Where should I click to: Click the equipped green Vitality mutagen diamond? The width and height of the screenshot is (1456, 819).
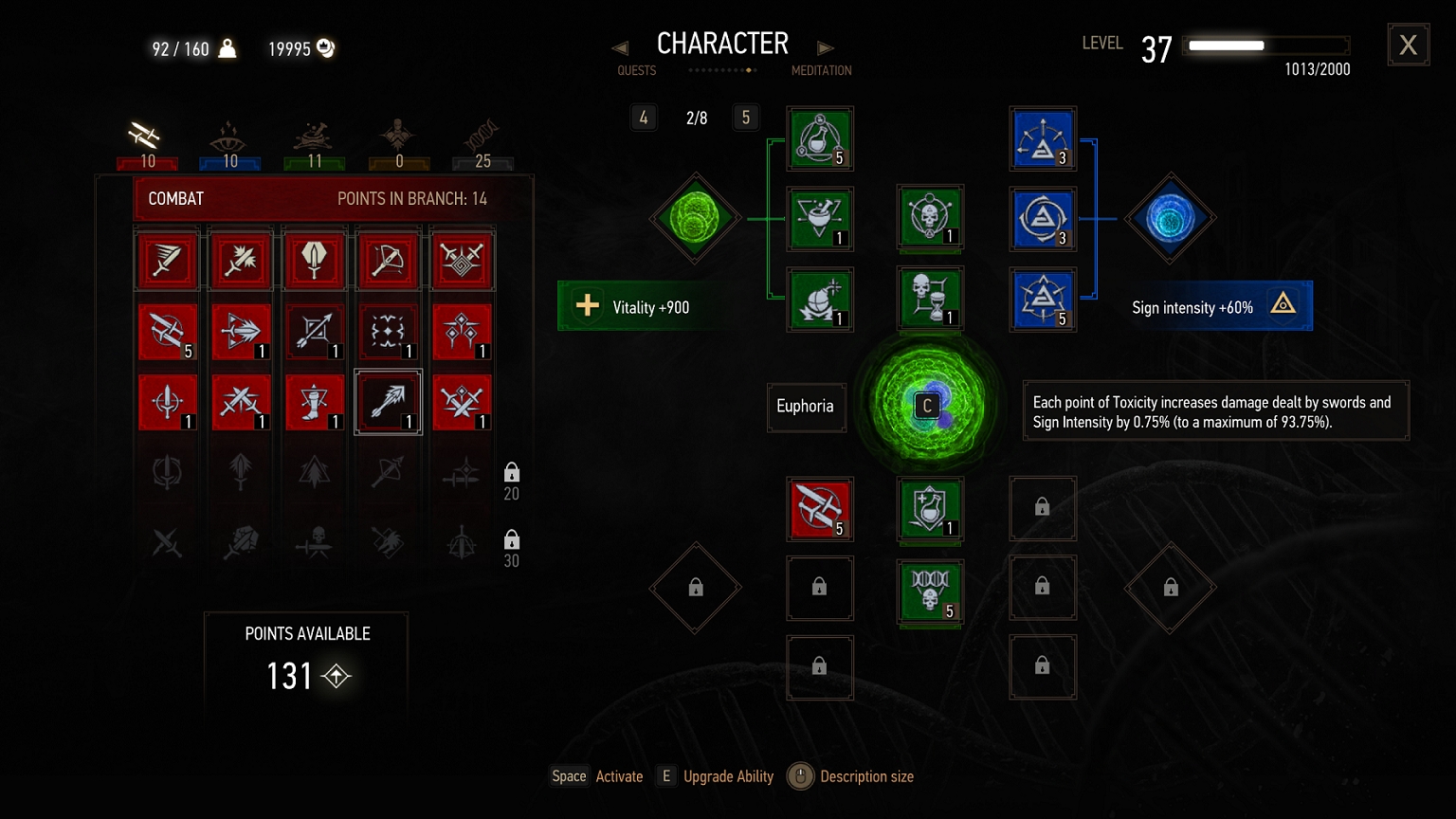(695, 219)
